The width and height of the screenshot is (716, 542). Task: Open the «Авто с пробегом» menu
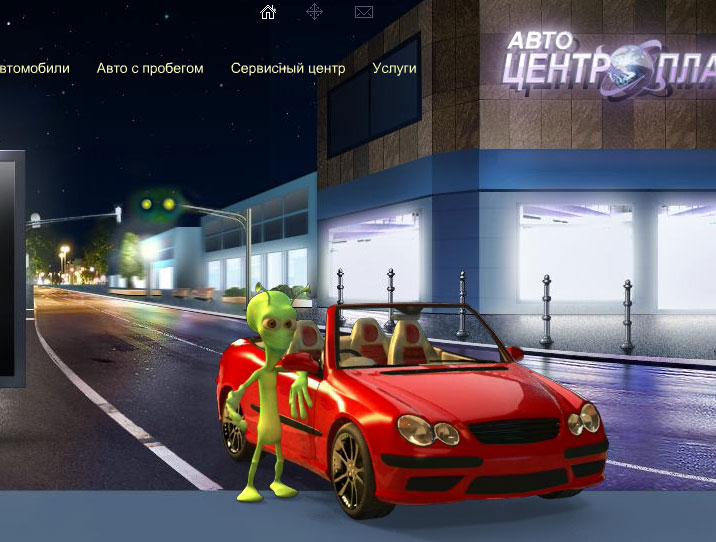coord(150,69)
